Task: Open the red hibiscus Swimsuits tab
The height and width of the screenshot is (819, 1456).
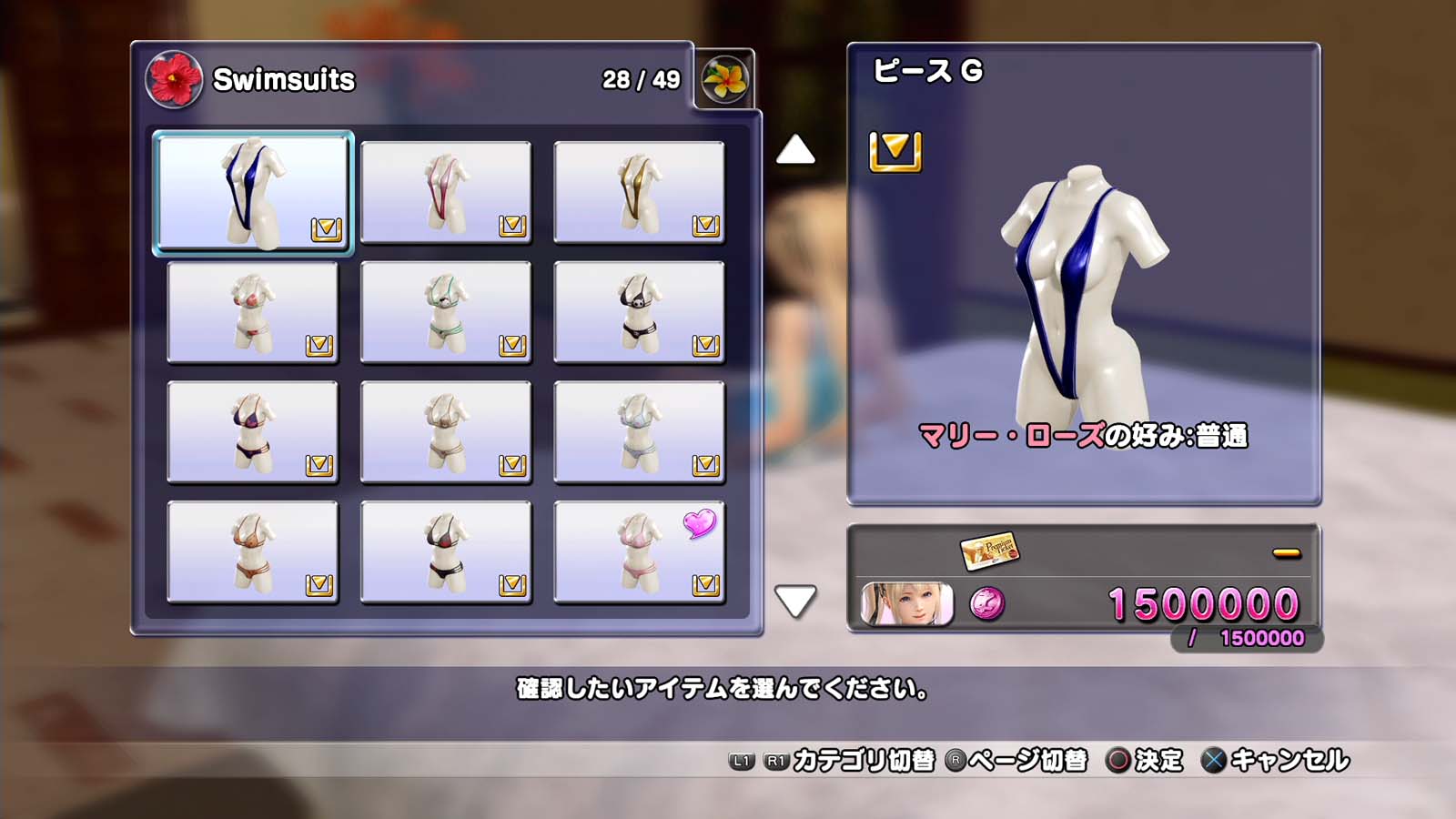Action: [174, 79]
